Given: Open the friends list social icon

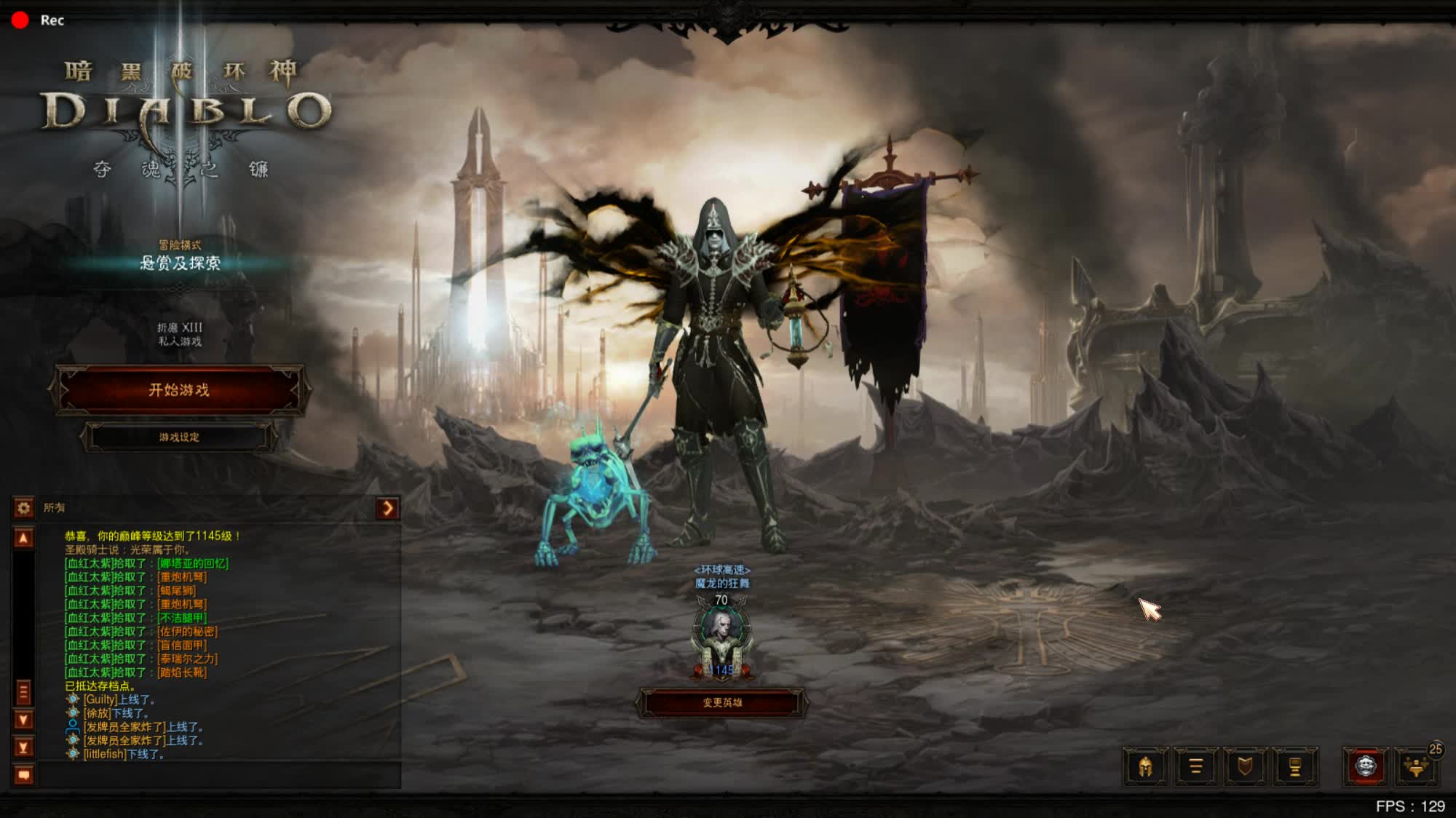Looking at the screenshot, I should click(x=1416, y=766).
